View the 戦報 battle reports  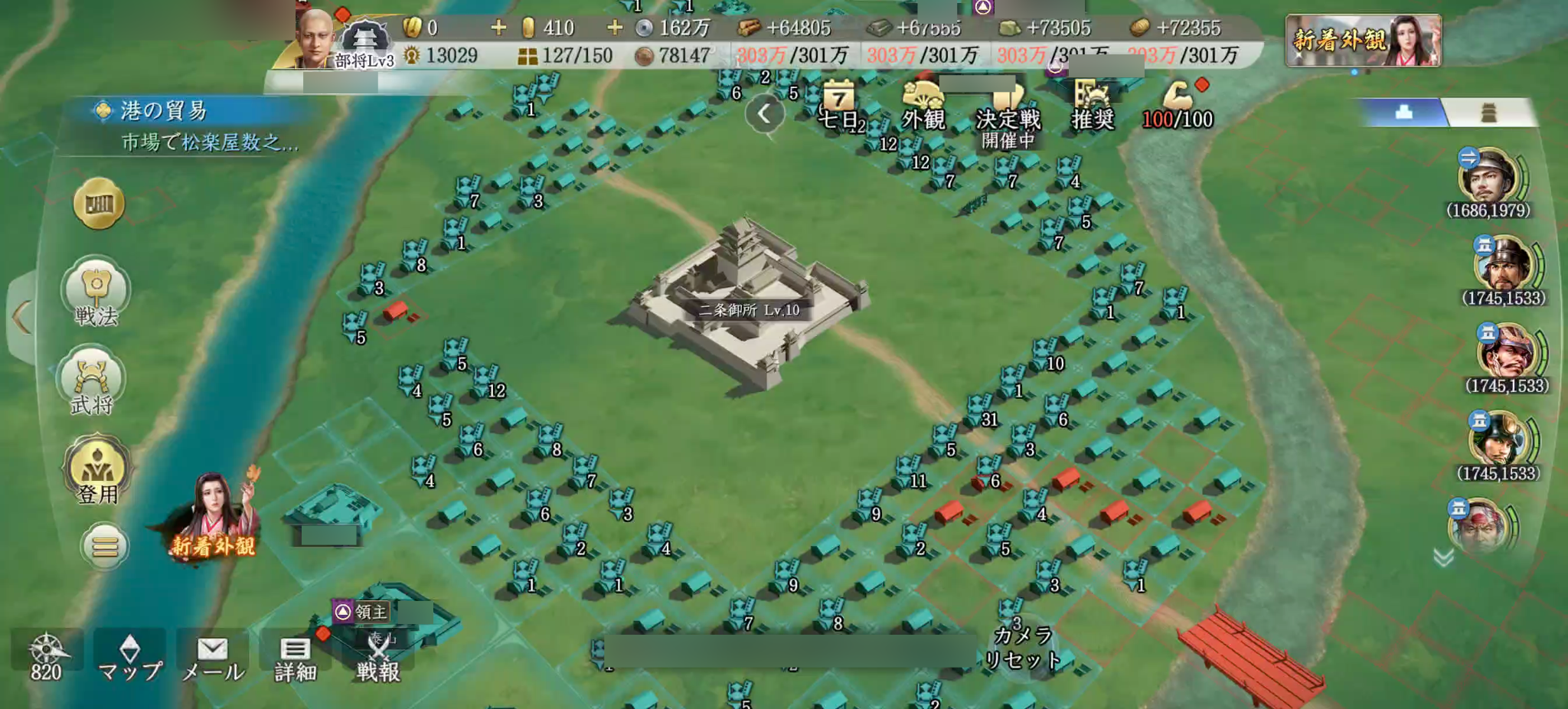coord(378,658)
